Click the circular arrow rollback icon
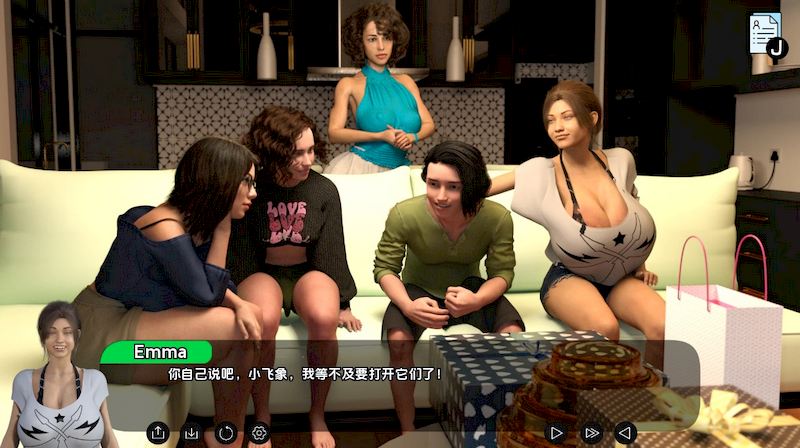 226,433
